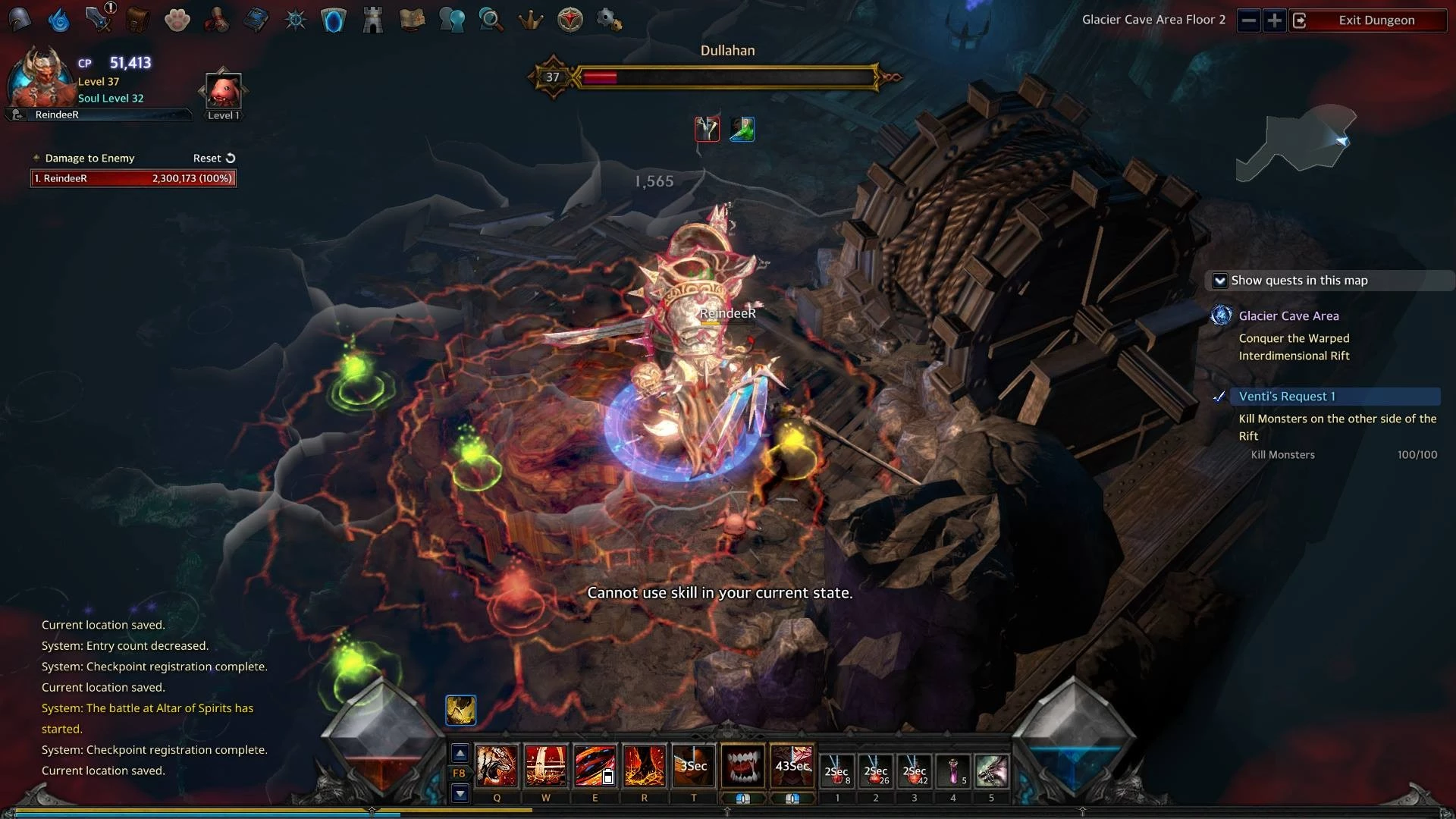Click the castle tower icon in top bar

(372, 20)
